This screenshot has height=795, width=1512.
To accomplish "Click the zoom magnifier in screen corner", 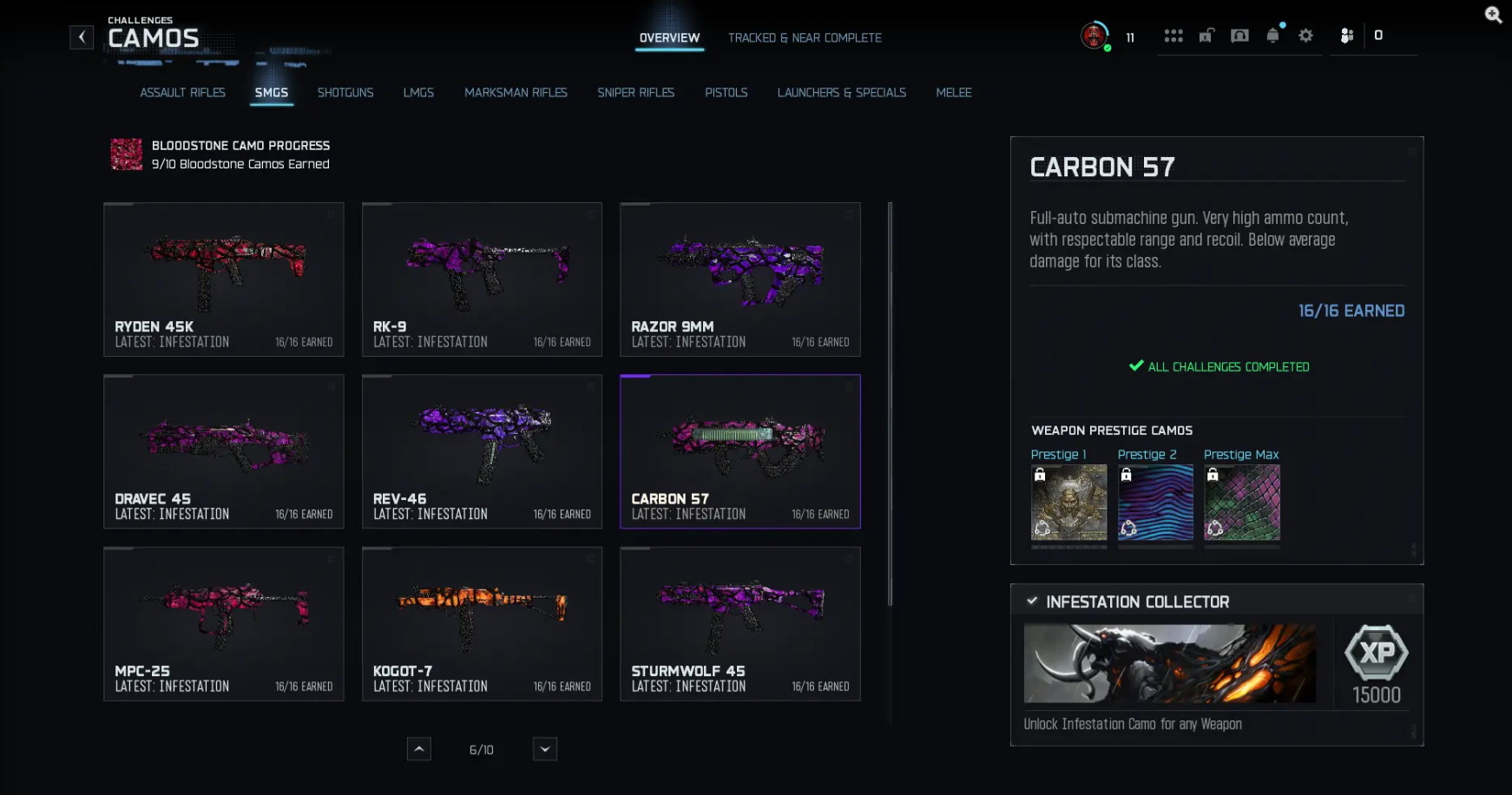I will coord(1494,15).
